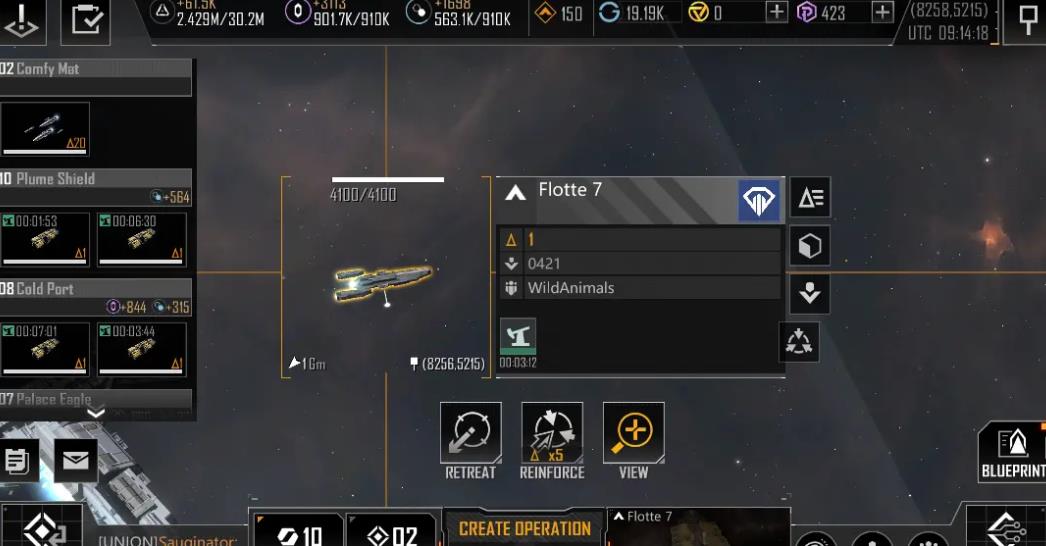Viewport: 1046px width, 546px height.
Task: Collapse the Flotte 7 info panel
Action: coord(516,192)
